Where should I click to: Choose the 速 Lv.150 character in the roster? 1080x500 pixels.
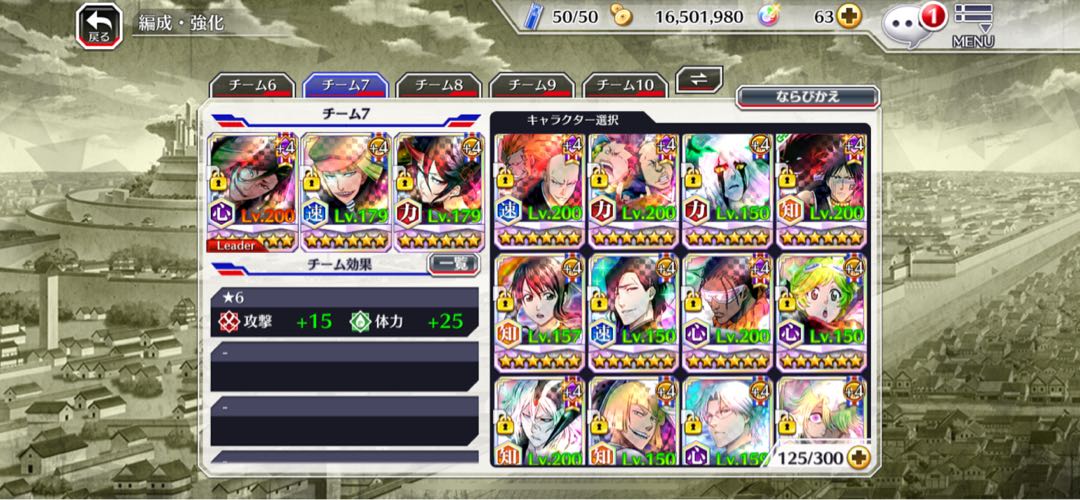coord(633,311)
